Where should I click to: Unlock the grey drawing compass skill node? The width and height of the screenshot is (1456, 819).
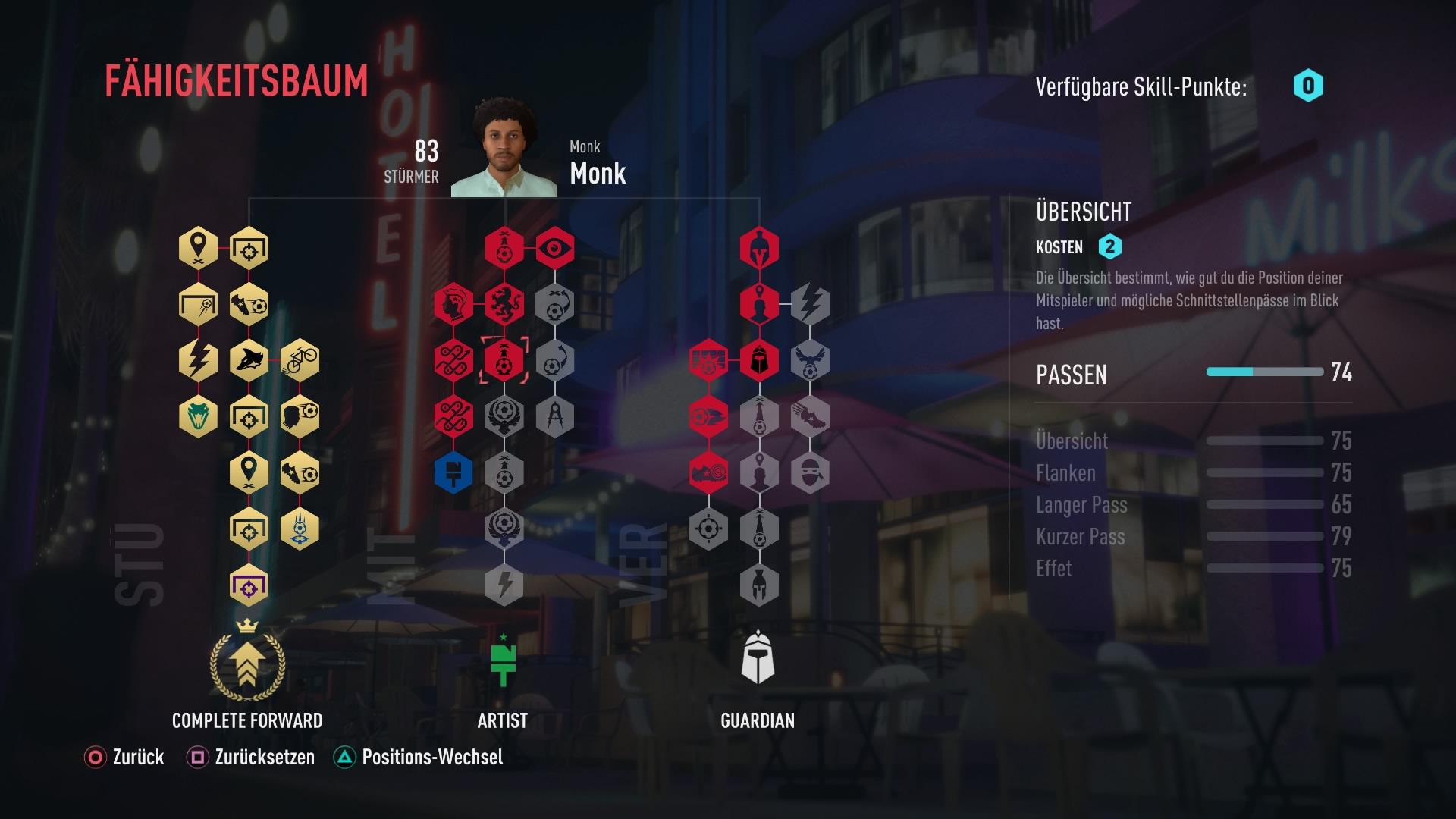(555, 416)
